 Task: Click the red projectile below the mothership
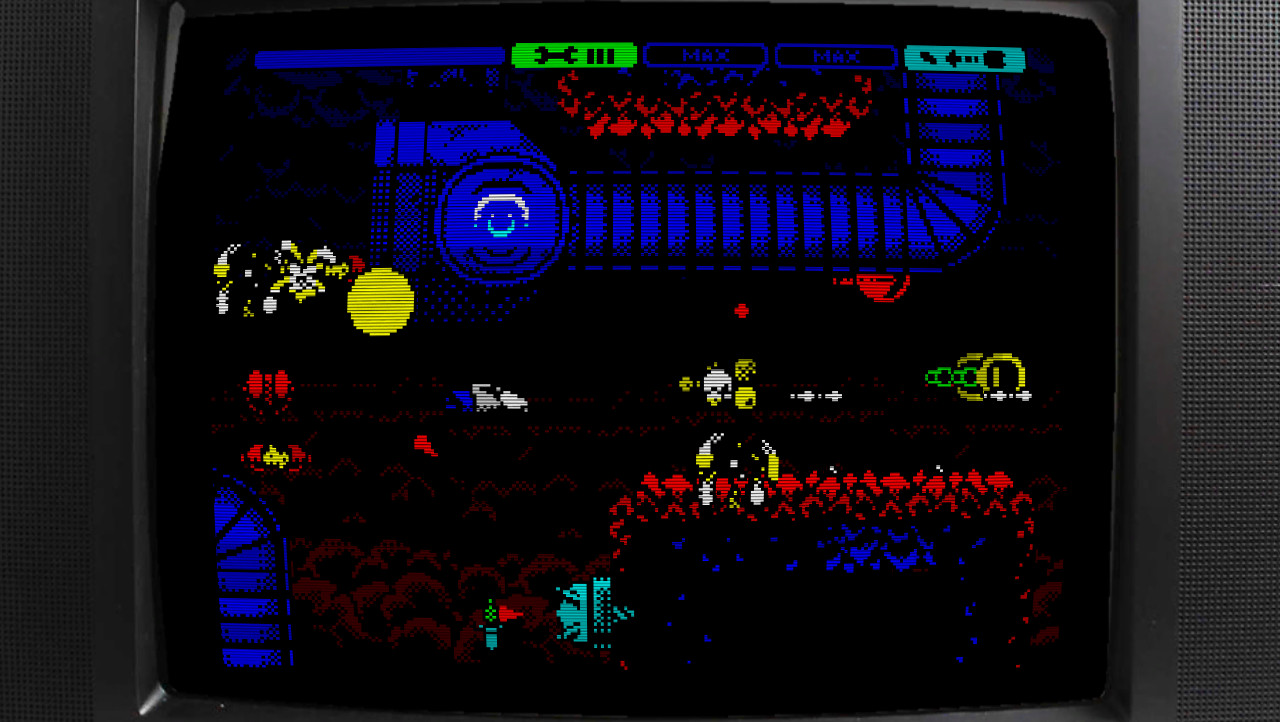(x=740, y=312)
